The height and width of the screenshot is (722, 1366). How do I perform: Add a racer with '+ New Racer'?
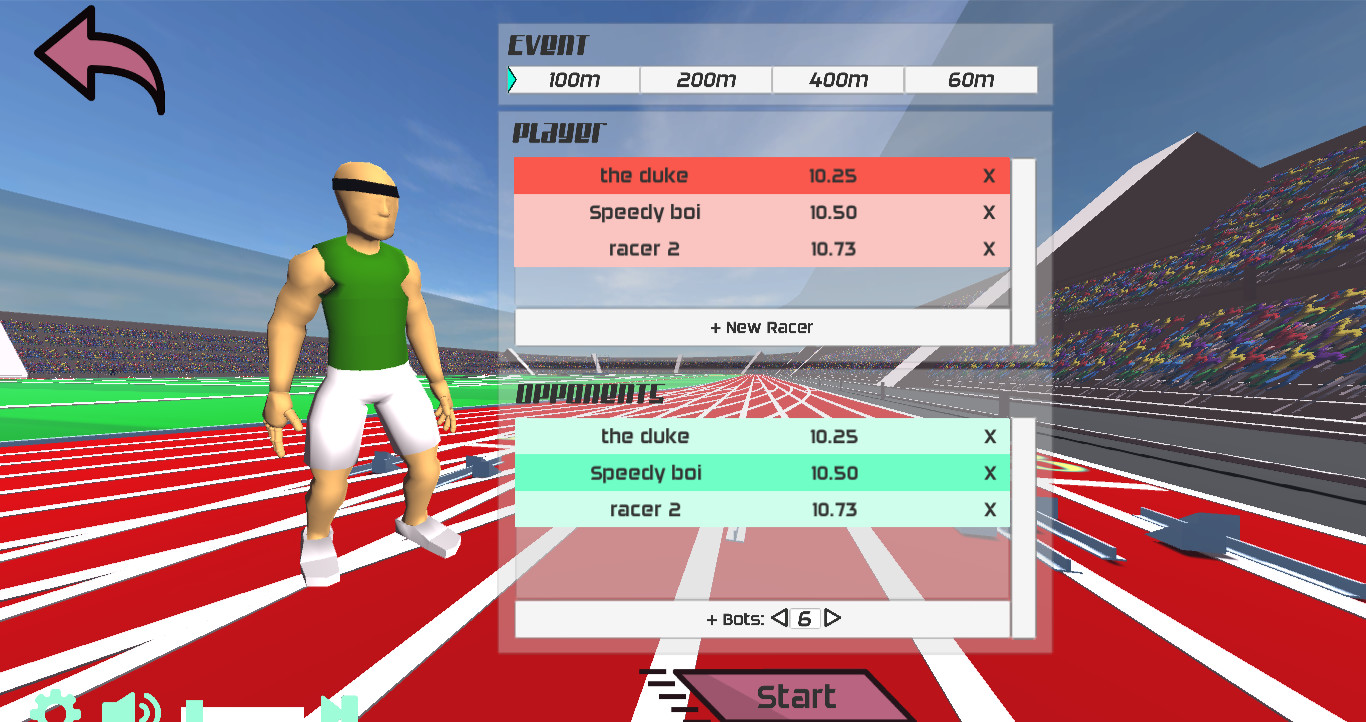click(x=762, y=326)
